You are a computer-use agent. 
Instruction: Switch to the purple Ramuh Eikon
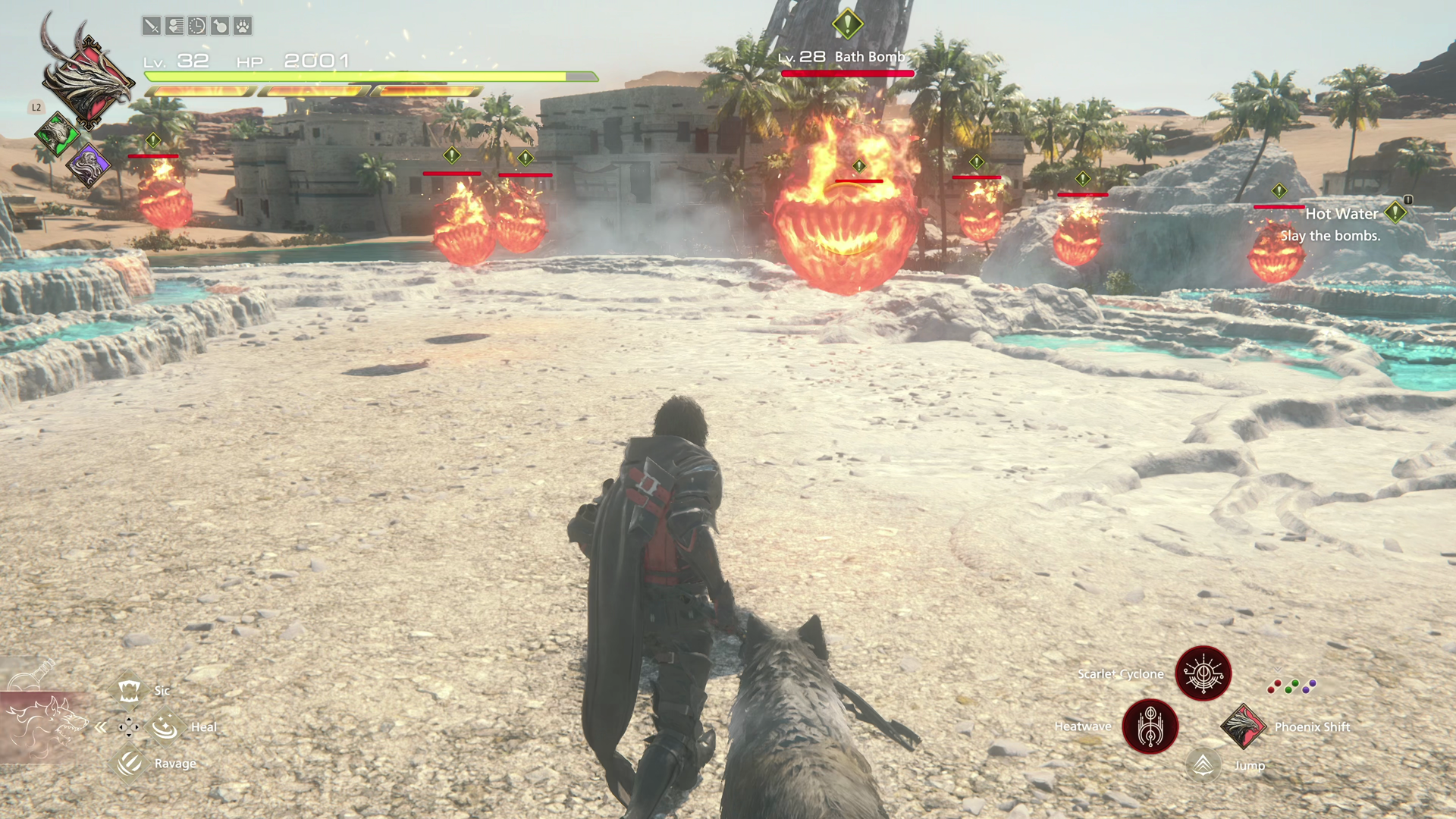tap(88, 164)
